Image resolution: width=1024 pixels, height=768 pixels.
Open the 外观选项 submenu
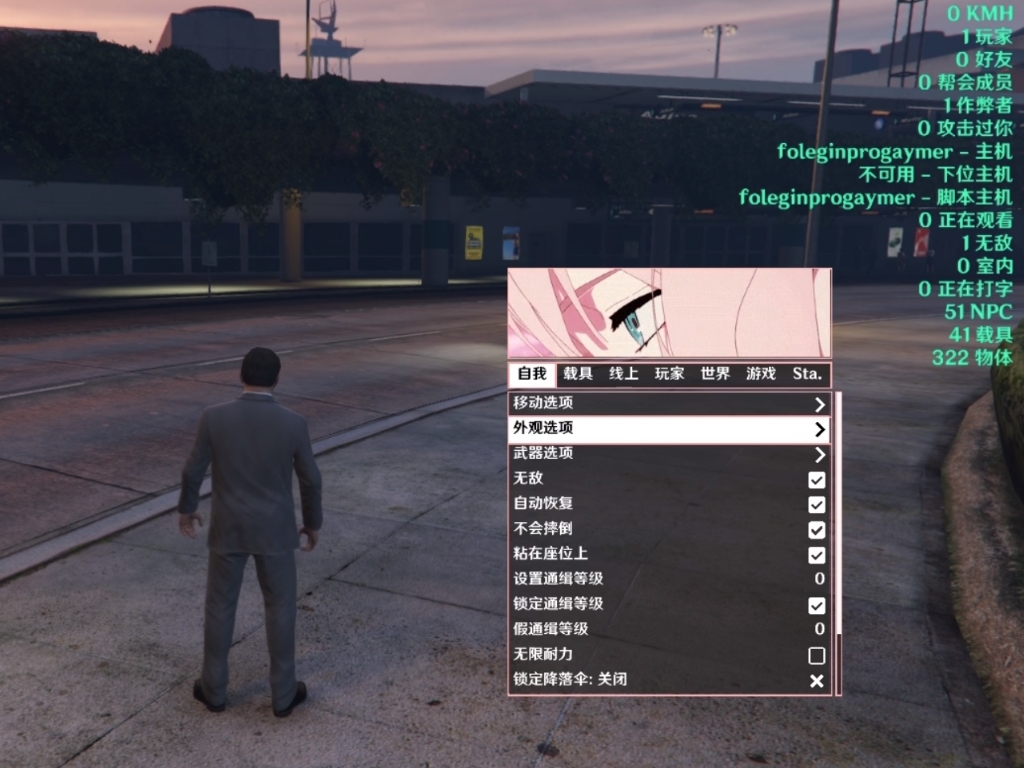click(669, 428)
